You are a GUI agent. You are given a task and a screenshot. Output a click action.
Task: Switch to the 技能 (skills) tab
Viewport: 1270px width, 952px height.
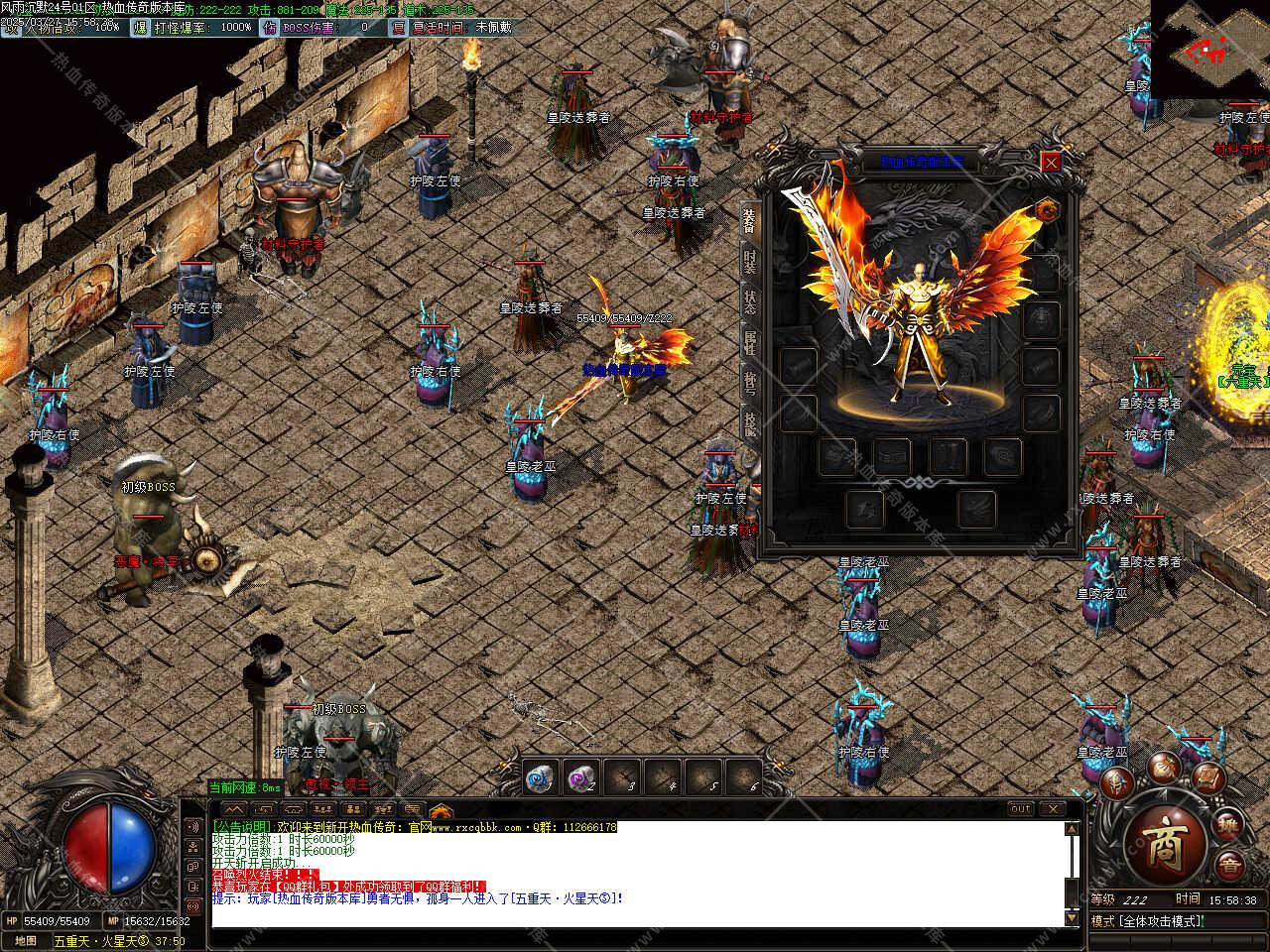[x=750, y=421]
